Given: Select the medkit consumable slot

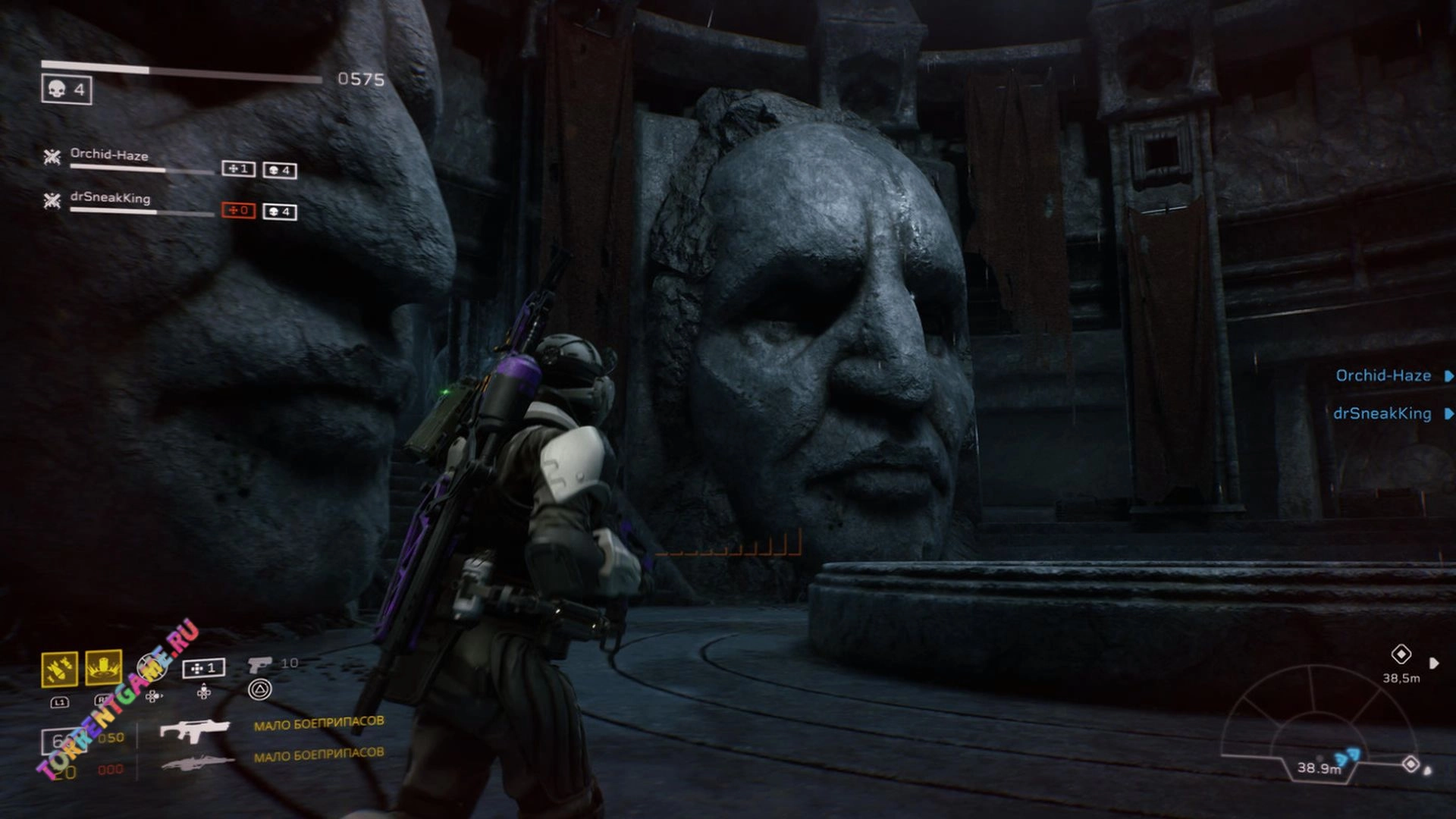Looking at the screenshot, I should tap(203, 668).
